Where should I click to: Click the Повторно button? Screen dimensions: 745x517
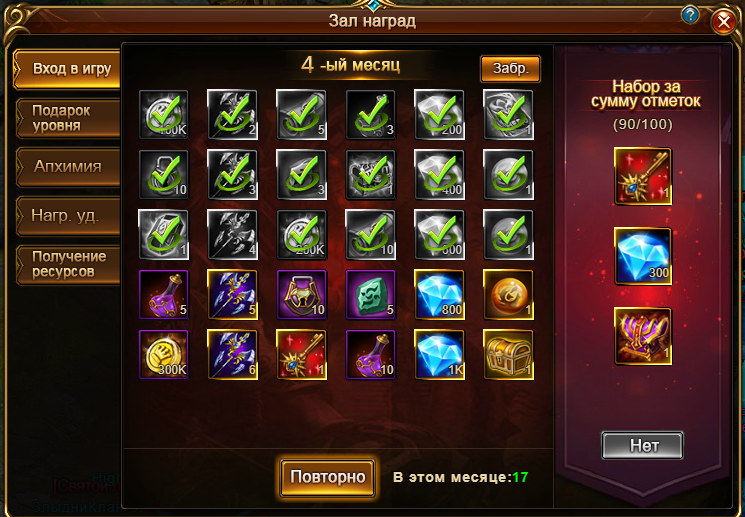coord(328,476)
